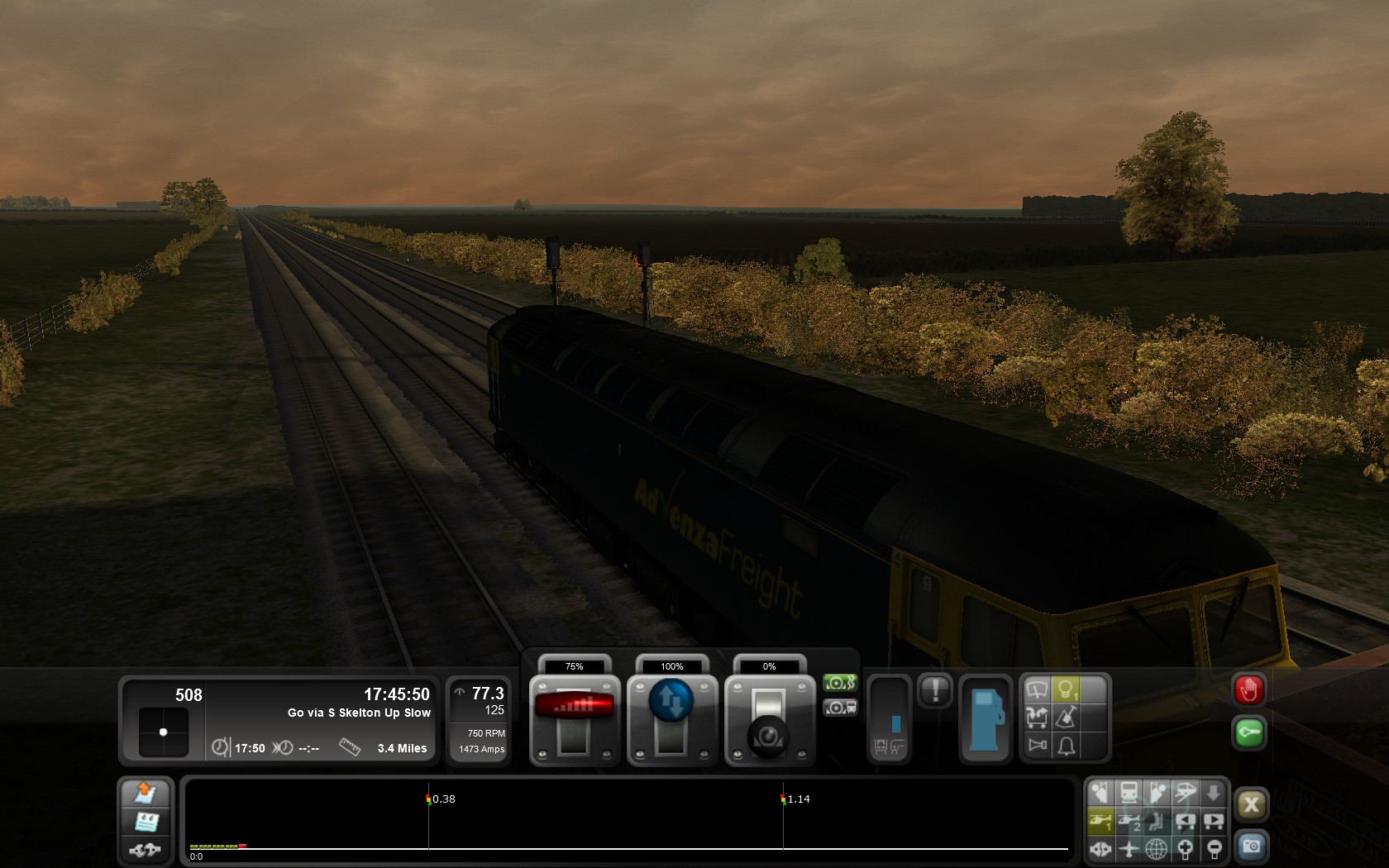Activate the sander shovel icon
Viewport: 1389px width, 868px height.
click(x=1067, y=717)
